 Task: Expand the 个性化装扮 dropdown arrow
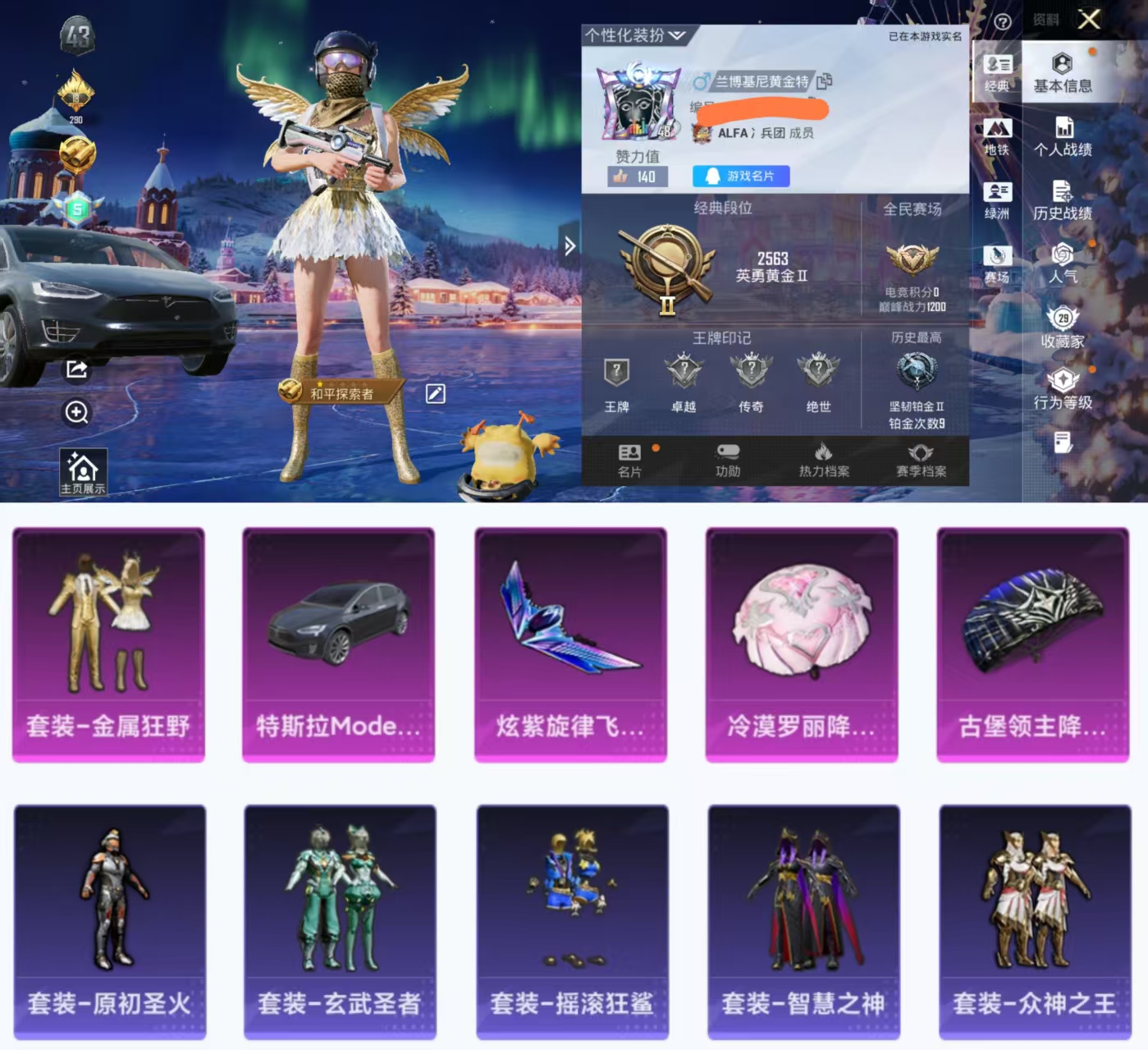tap(676, 34)
